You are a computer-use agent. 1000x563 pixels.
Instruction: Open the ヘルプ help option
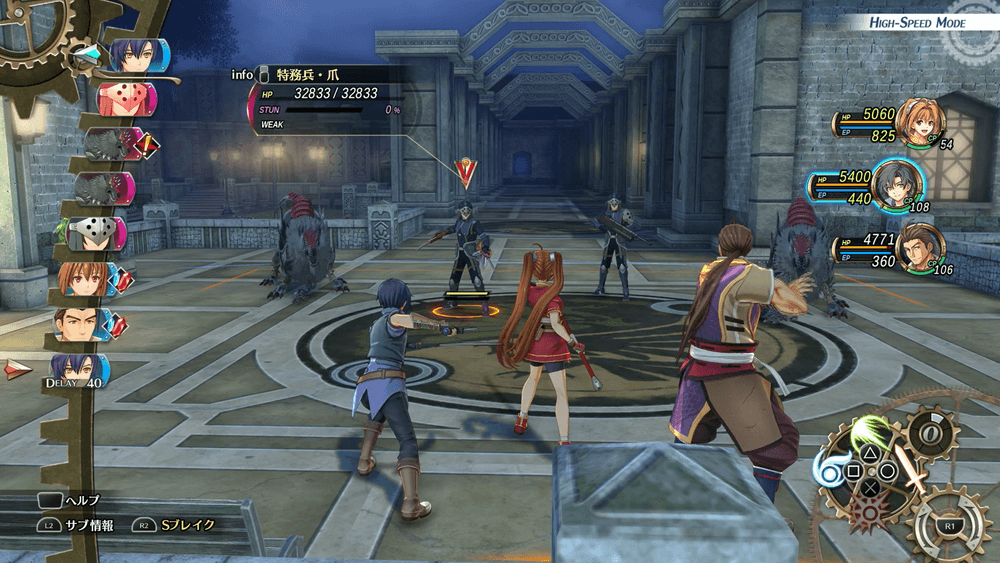[x=68, y=500]
